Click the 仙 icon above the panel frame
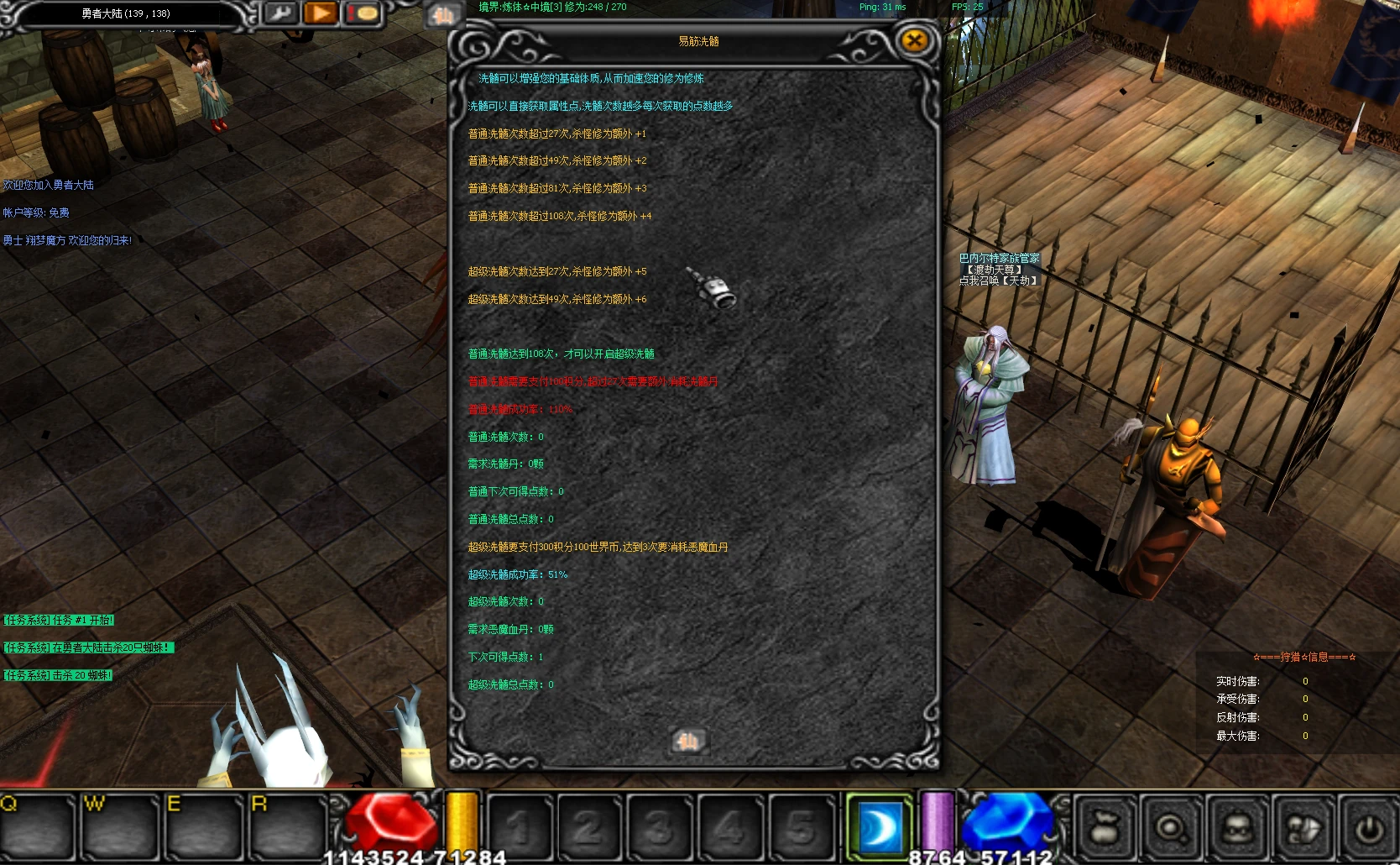Viewport: 1400px width, 865px height. coord(443,15)
